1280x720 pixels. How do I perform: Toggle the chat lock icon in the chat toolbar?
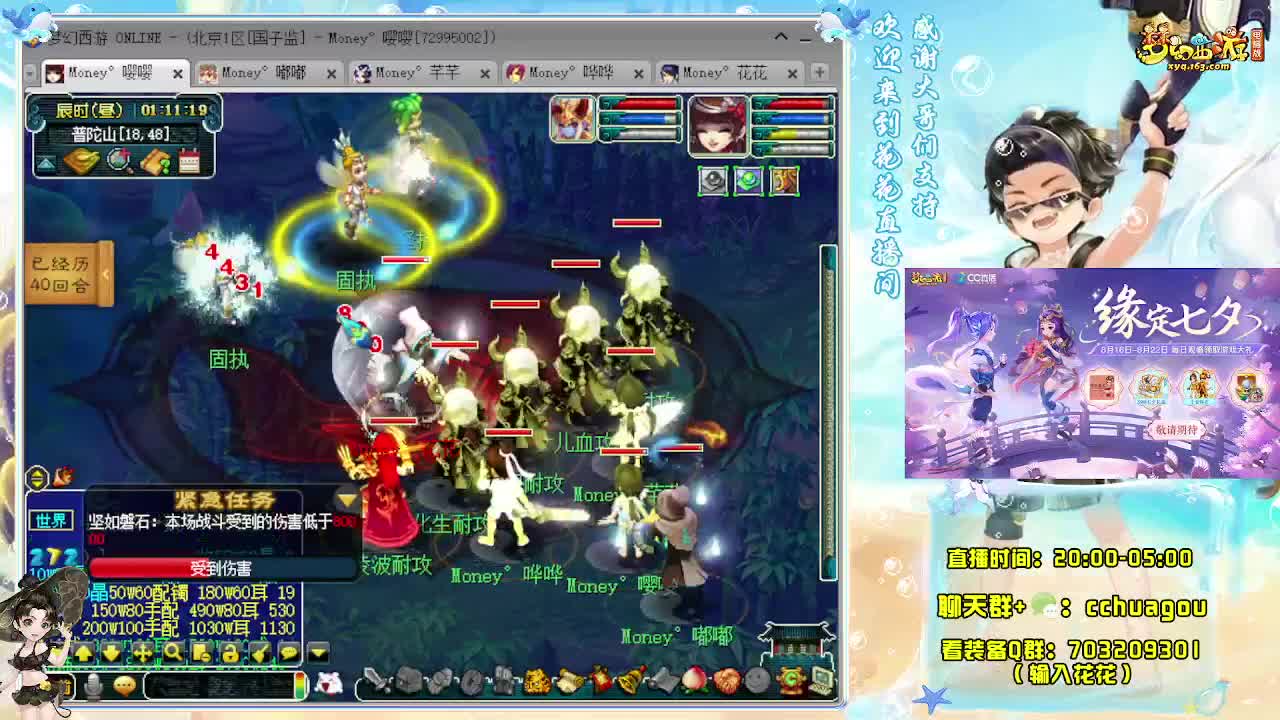232,652
